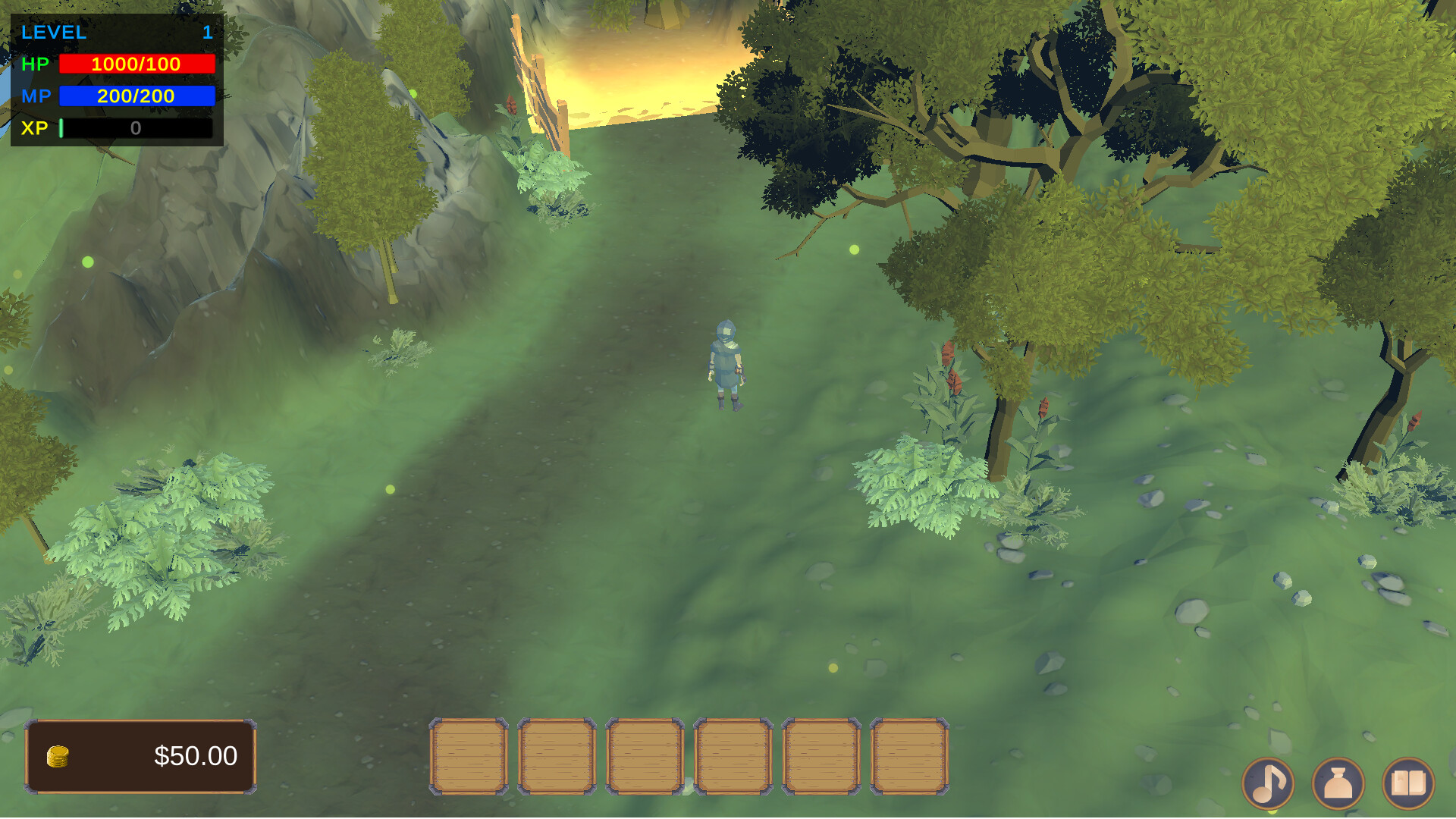Click the XP label in the HUD
This screenshot has height=819, width=1456.
[36, 128]
